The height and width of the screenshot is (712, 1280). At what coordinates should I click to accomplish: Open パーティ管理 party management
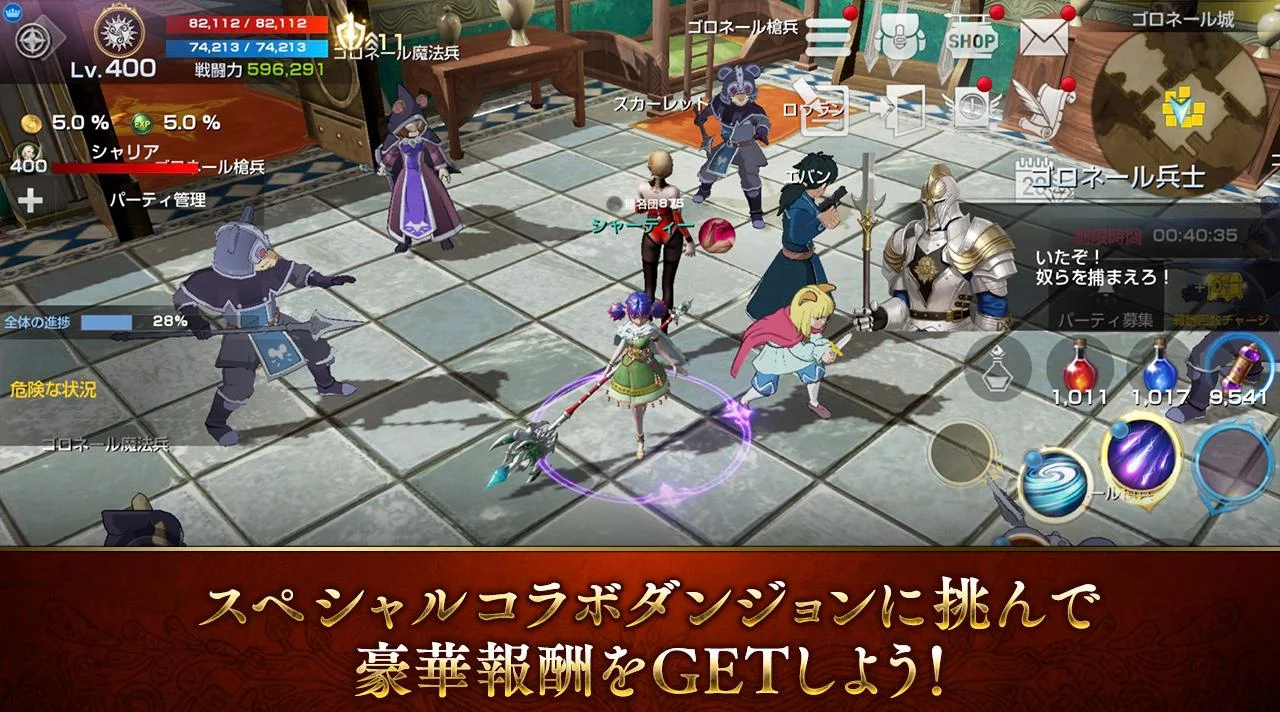[x=156, y=200]
